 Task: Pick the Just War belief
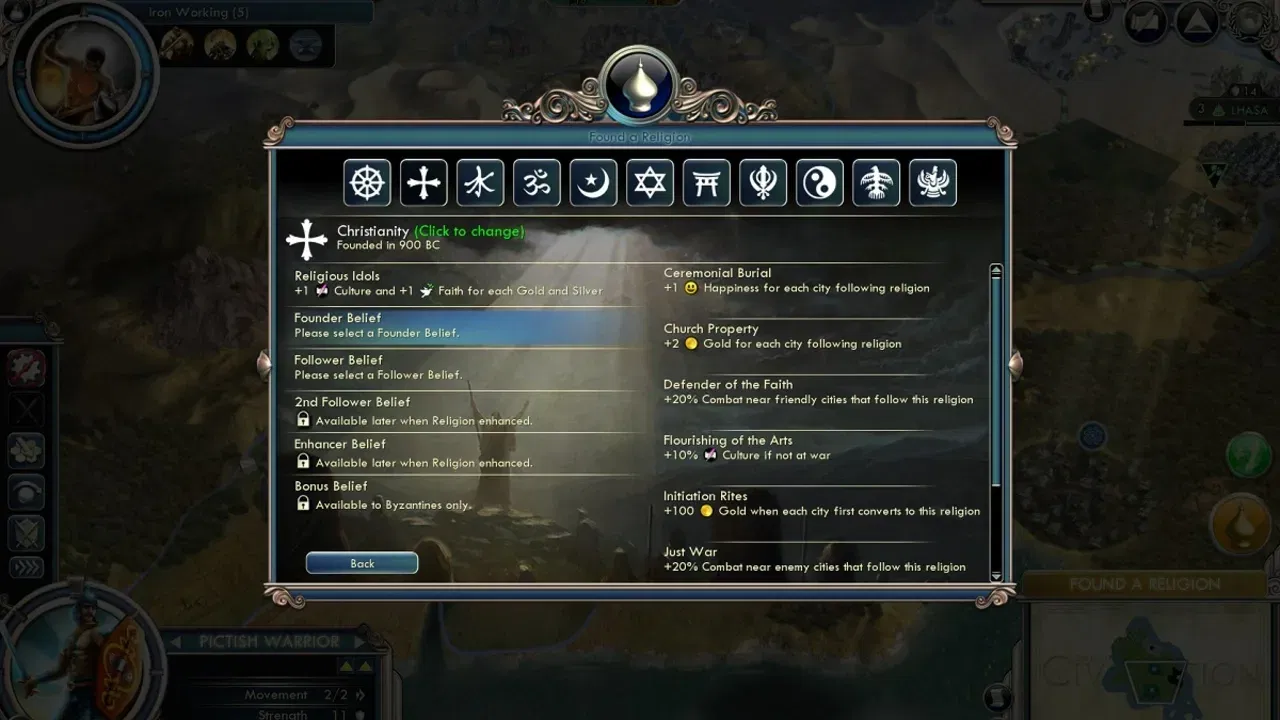click(x=820, y=559)
